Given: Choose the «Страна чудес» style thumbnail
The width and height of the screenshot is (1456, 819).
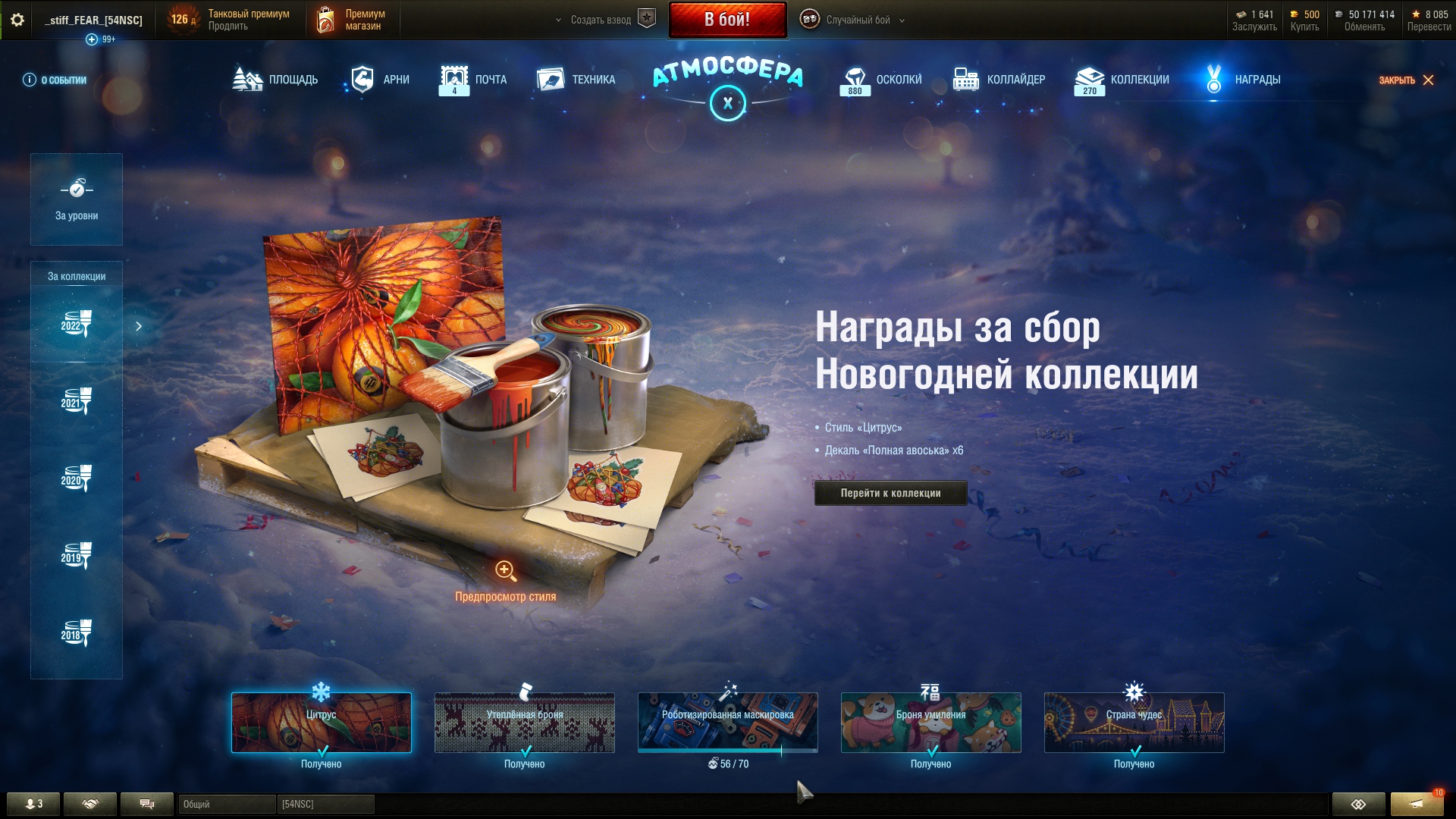Looking at the screenshot, I should click(x=1134, y=722).
